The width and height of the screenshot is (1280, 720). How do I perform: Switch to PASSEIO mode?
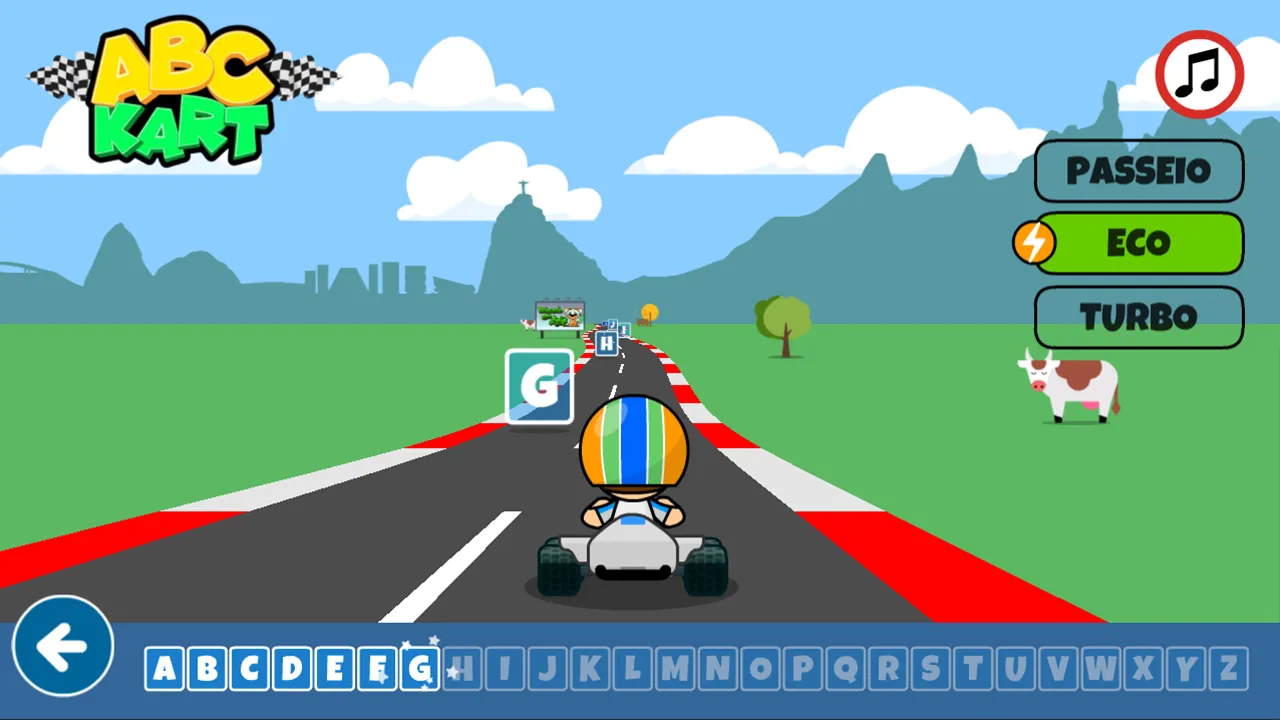[1139, 170]
